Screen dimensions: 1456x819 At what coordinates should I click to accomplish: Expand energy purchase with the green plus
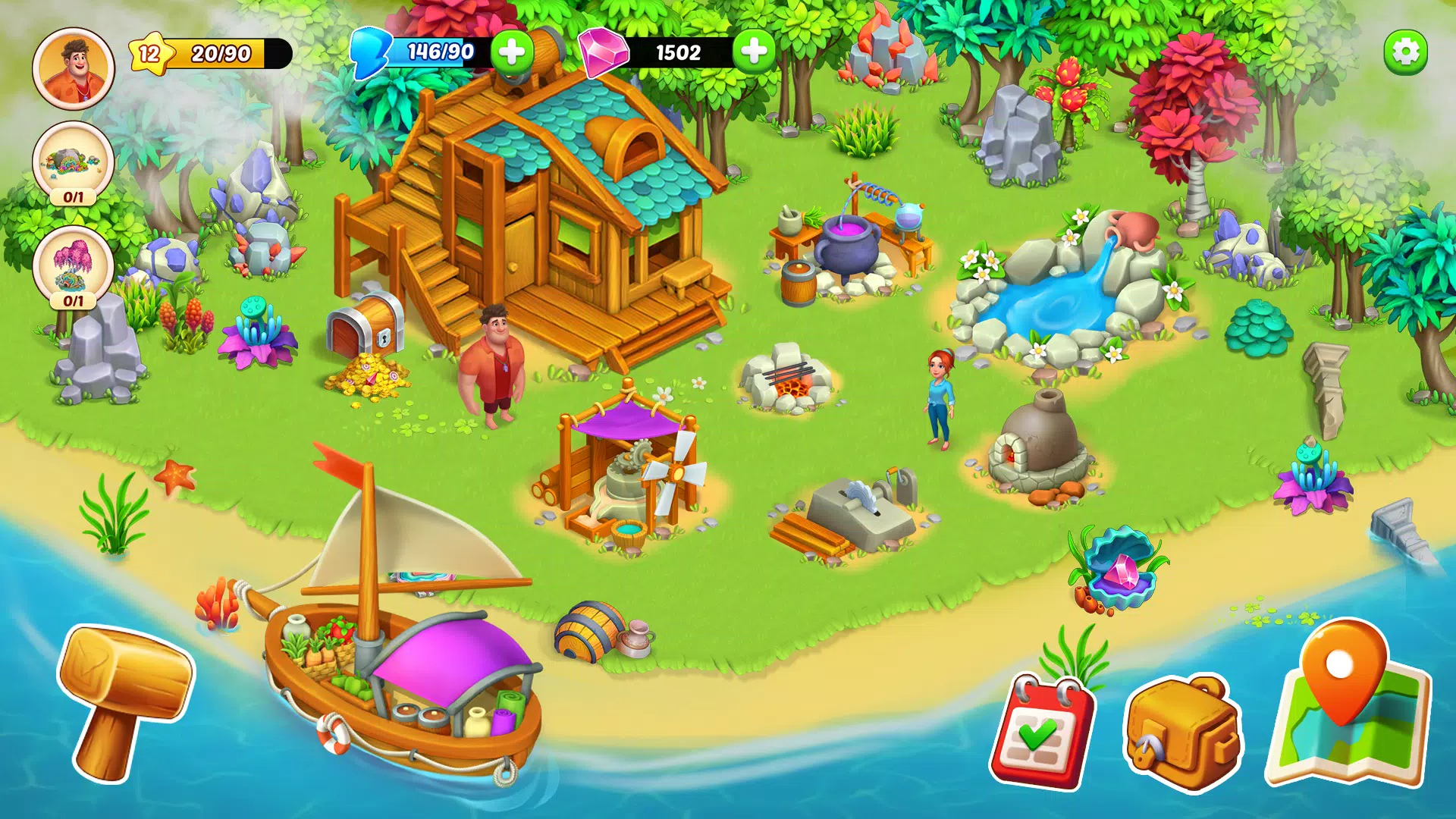click(x=512, y=52)
